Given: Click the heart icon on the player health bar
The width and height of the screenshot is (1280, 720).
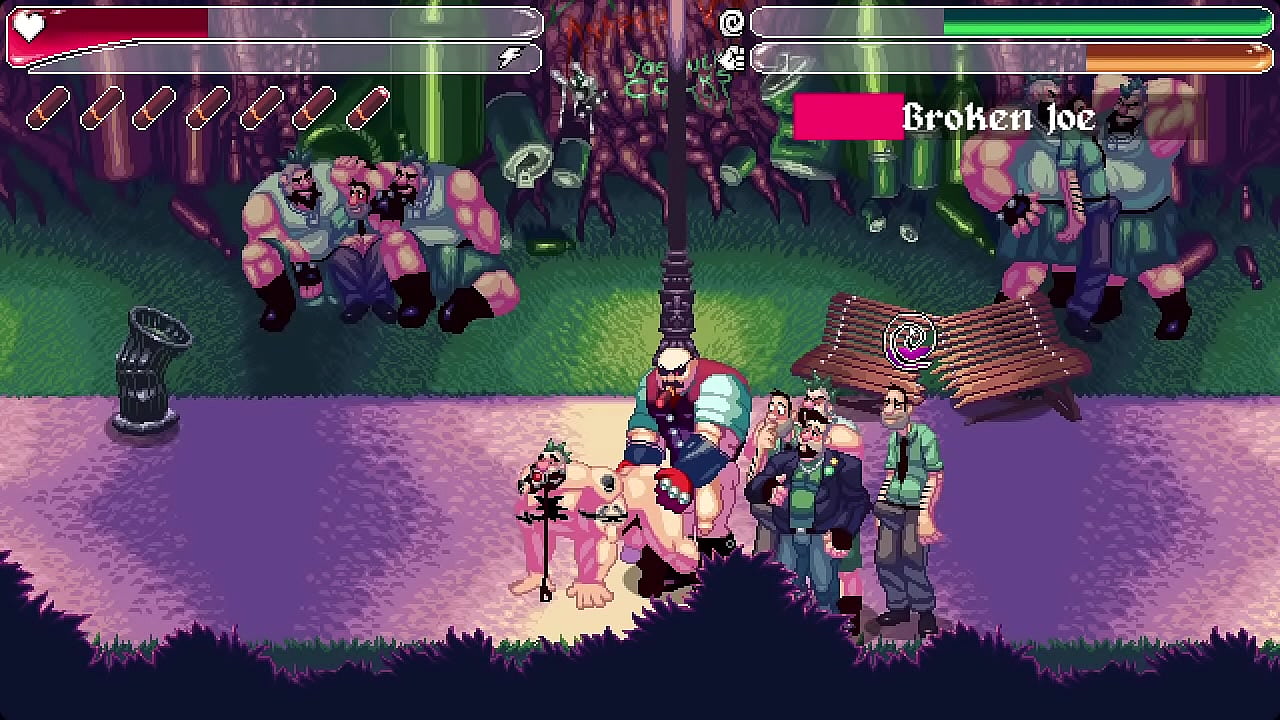Looking at the screenshot, I should point(30,27).
